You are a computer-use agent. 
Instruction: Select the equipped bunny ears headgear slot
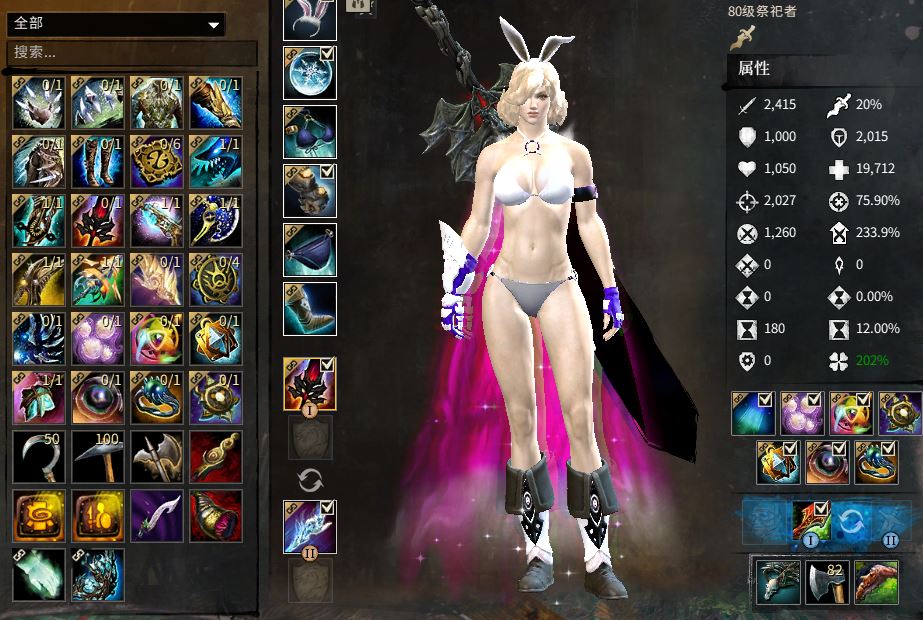(309, 17)
